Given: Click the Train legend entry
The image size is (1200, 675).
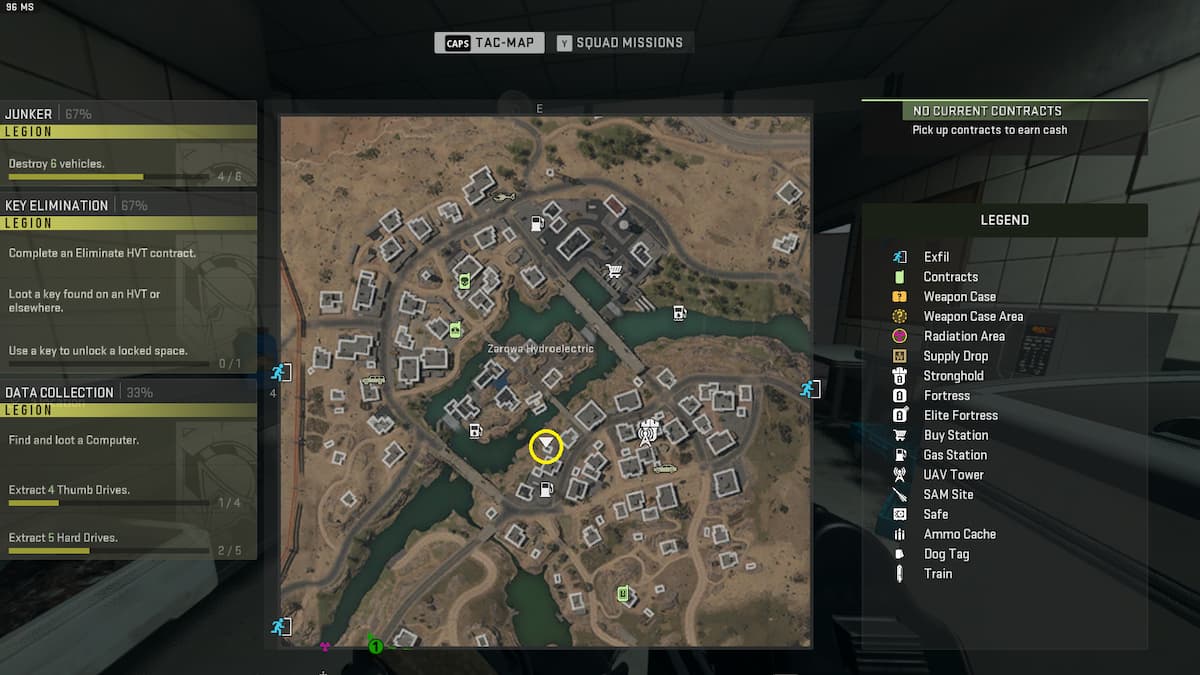Looking at the screenshot, I should pos(937,573).
